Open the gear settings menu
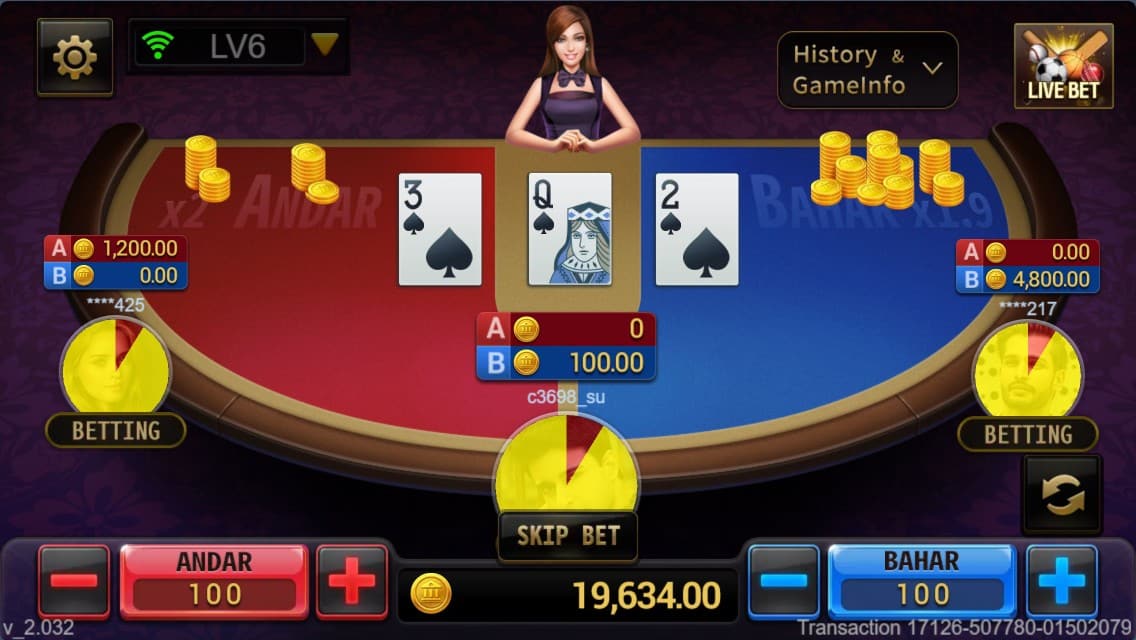1136x640 pixels. [74, 58]
